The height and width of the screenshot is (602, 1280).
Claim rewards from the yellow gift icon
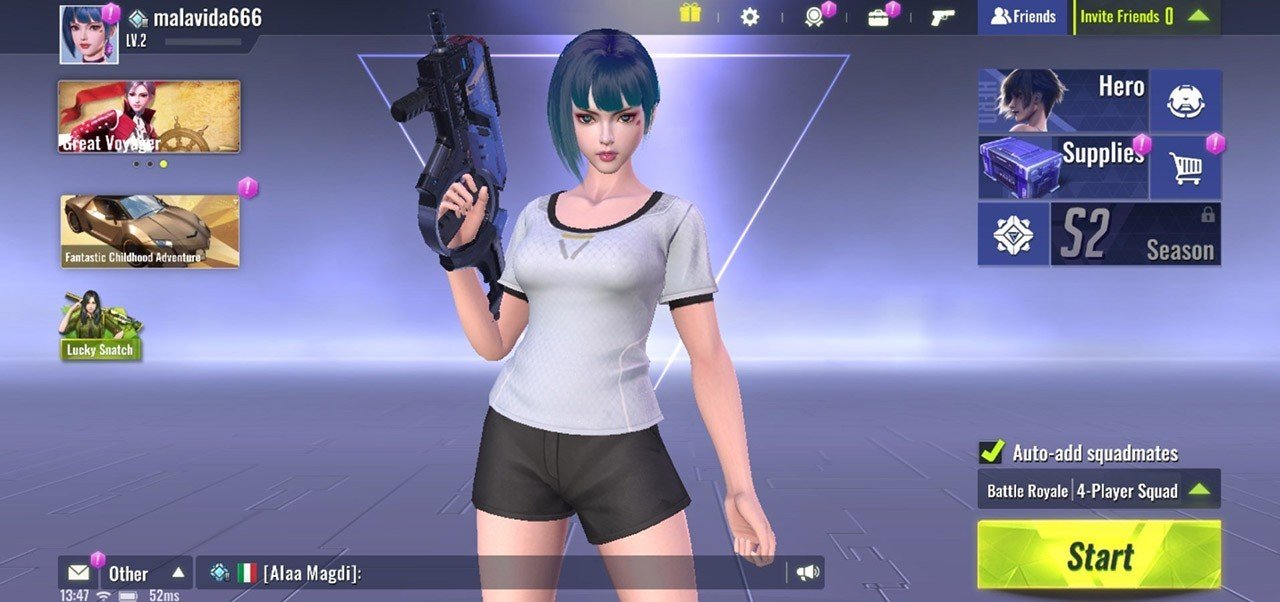[690, 14]
